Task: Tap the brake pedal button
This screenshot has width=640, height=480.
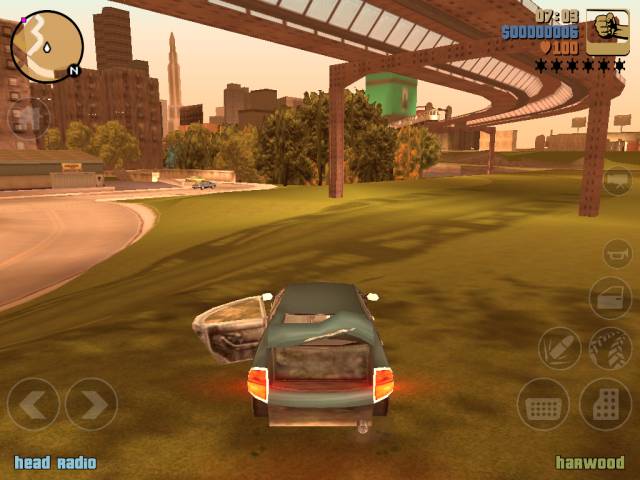Action: point(543,404)
